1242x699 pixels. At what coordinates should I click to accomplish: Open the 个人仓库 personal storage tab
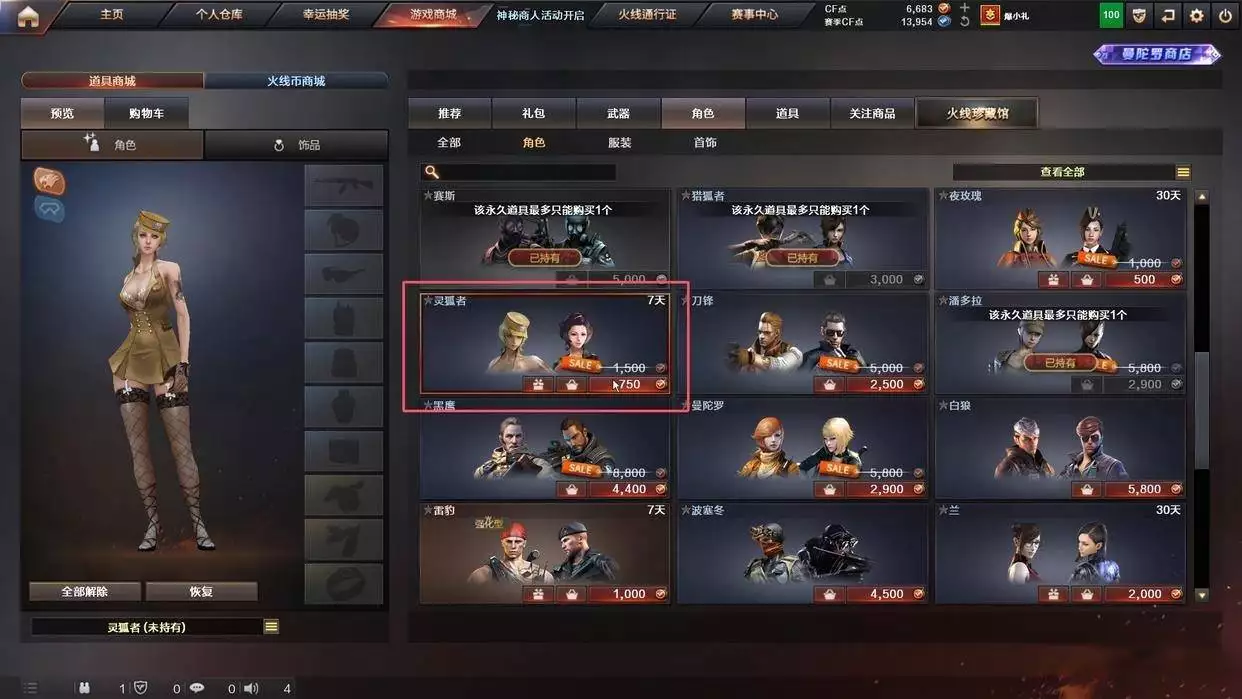click(x=219, y=15)
